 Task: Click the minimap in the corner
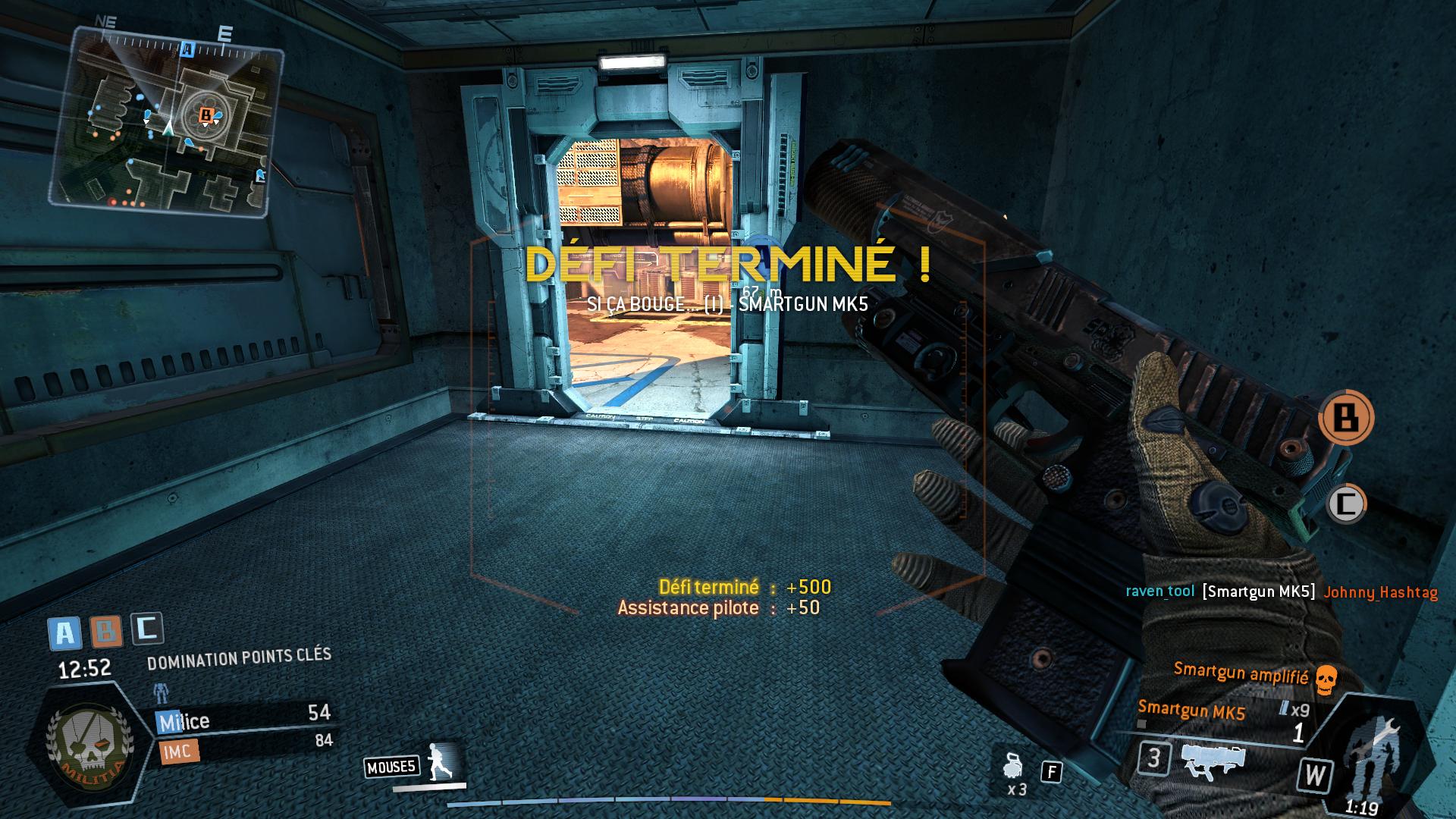[165, 121]
